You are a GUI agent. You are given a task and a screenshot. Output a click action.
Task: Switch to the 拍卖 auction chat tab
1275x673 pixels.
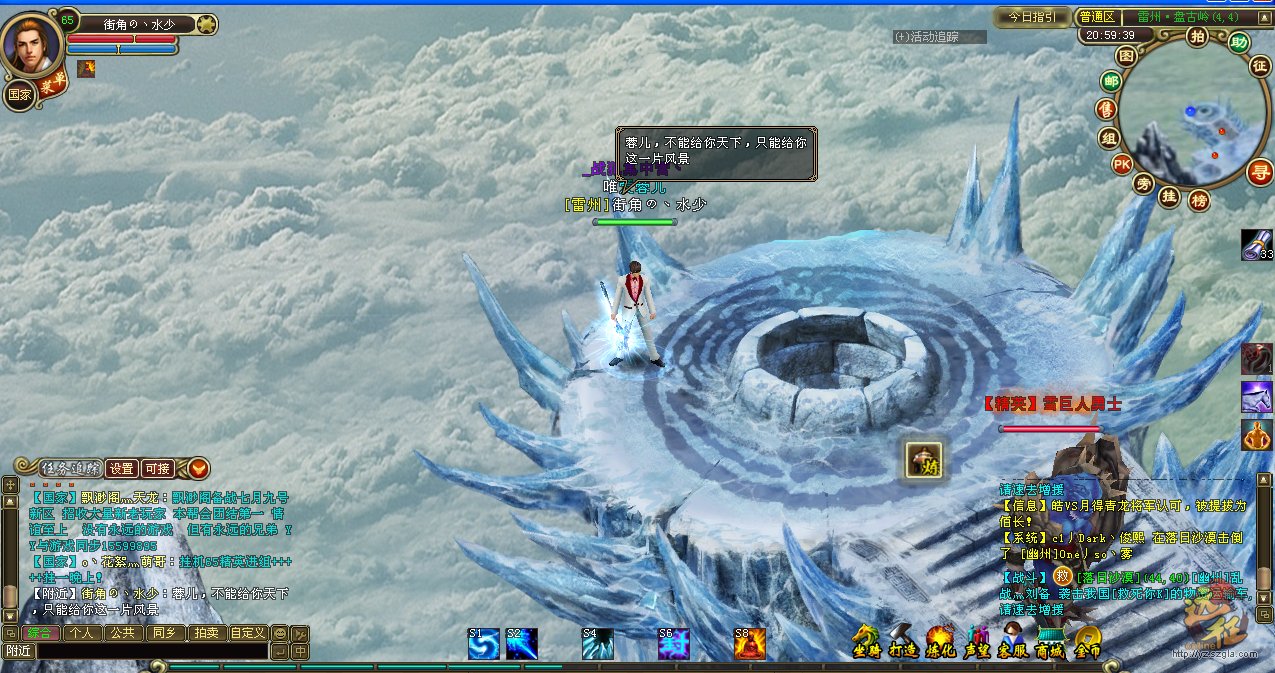click(x=205, y=632)
